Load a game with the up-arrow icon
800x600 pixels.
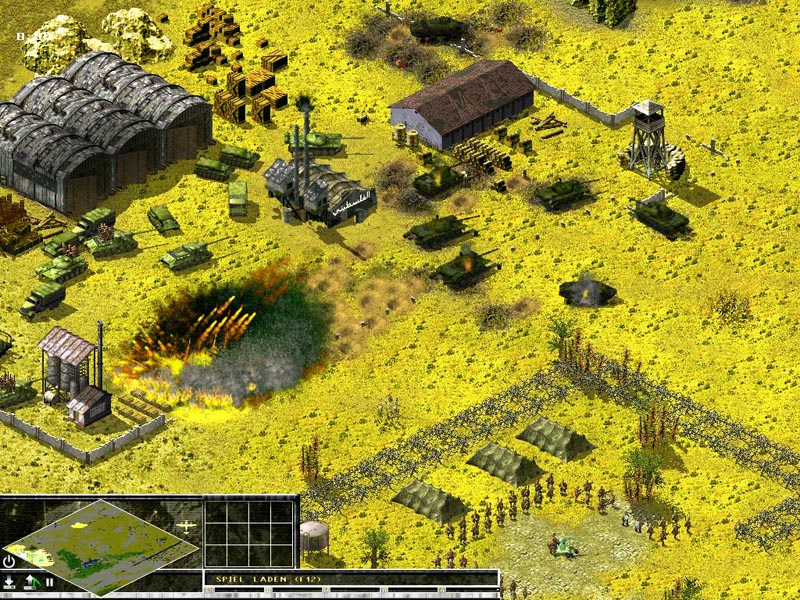30,581
